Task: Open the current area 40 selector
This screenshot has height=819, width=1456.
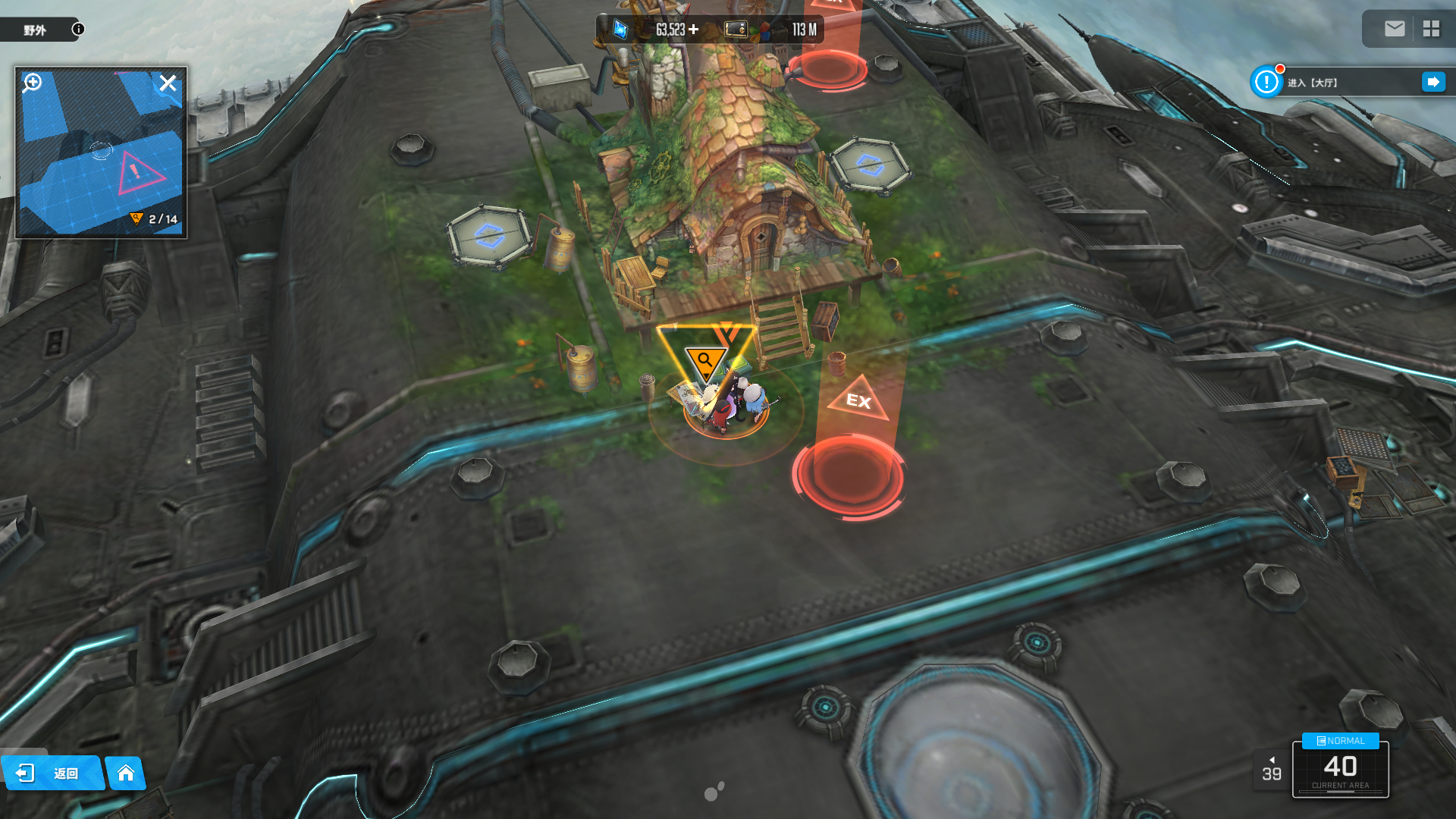Action: pos(1340,770)
